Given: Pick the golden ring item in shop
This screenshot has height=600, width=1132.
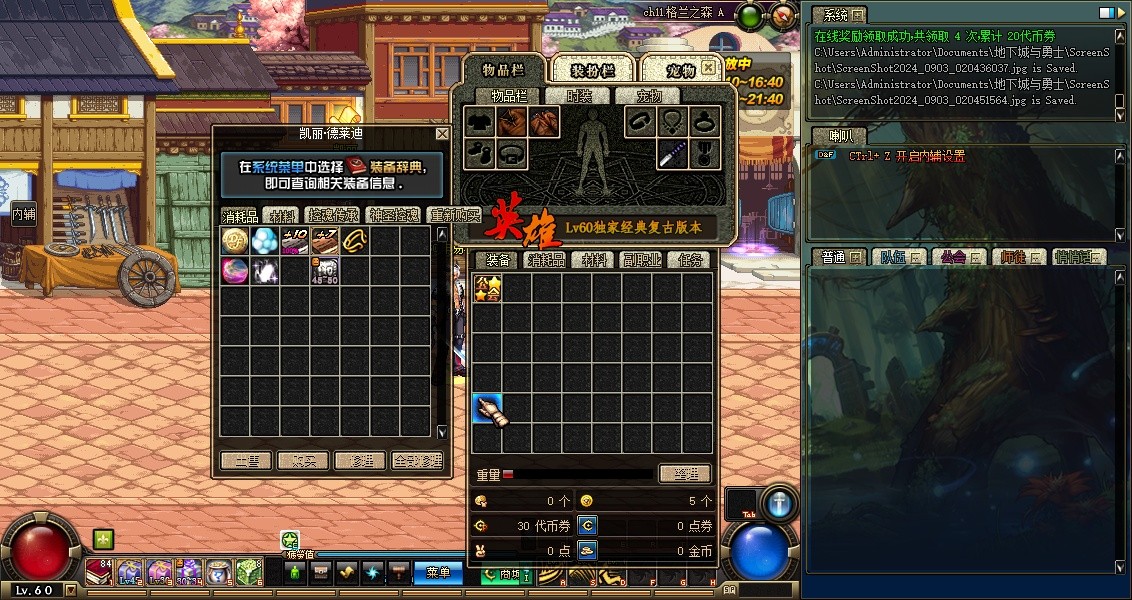Looking at the screenshot, I should coord(355,240).
